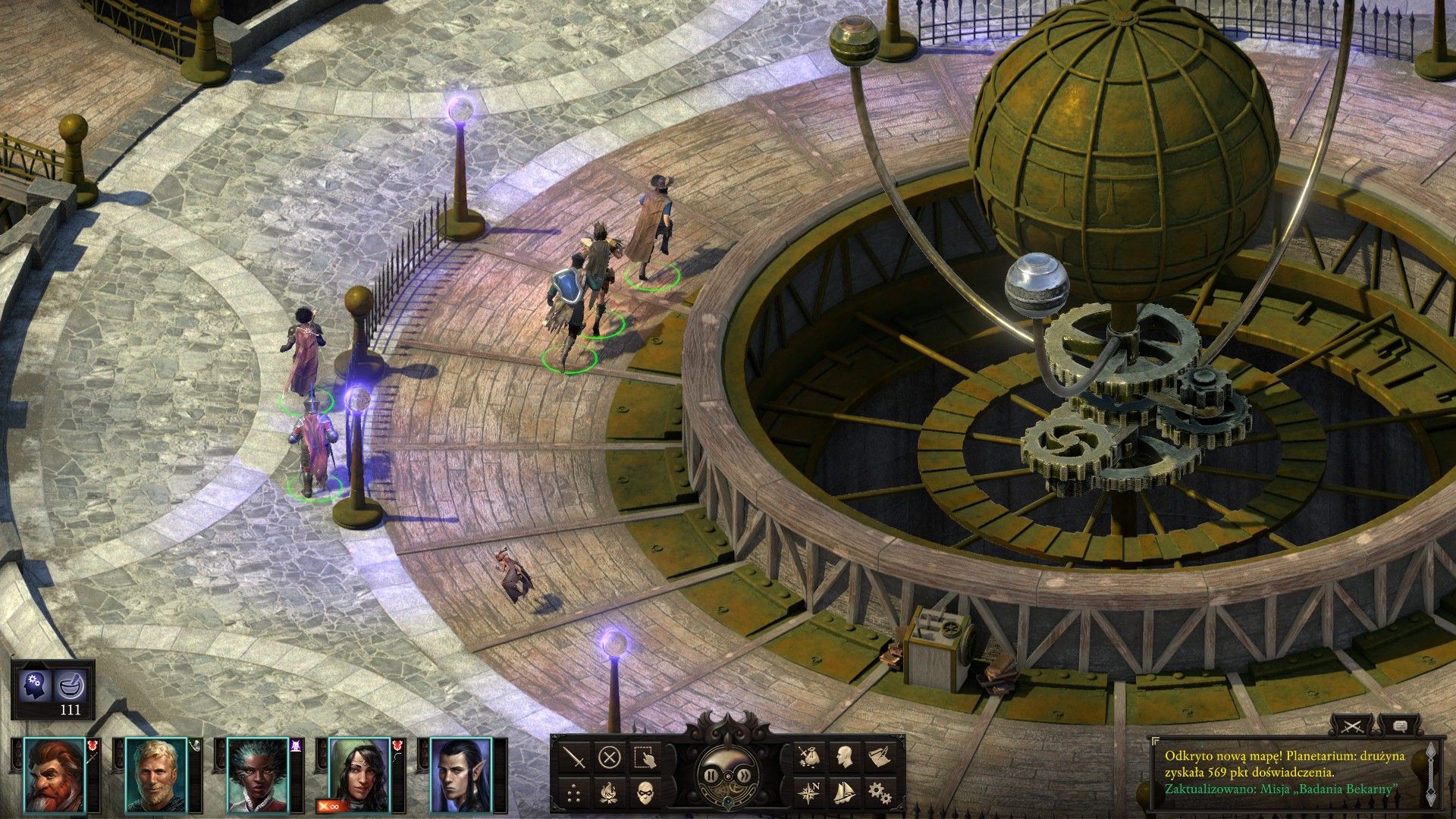The height and width of the screenshot is (819, 1456).
Task: Open the character sheet head icon
Action: point(844,757)
